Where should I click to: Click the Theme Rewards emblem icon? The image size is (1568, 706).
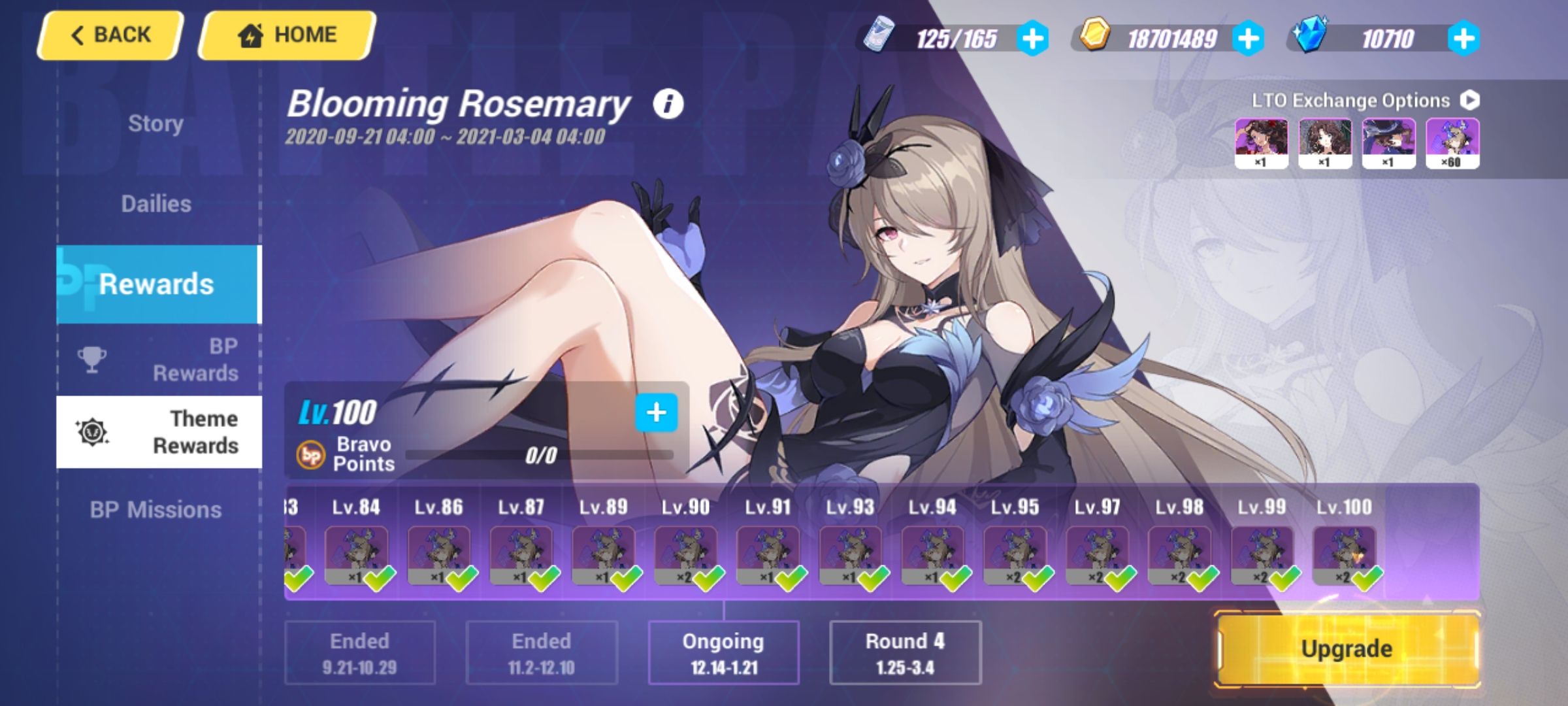pos(93,433)
